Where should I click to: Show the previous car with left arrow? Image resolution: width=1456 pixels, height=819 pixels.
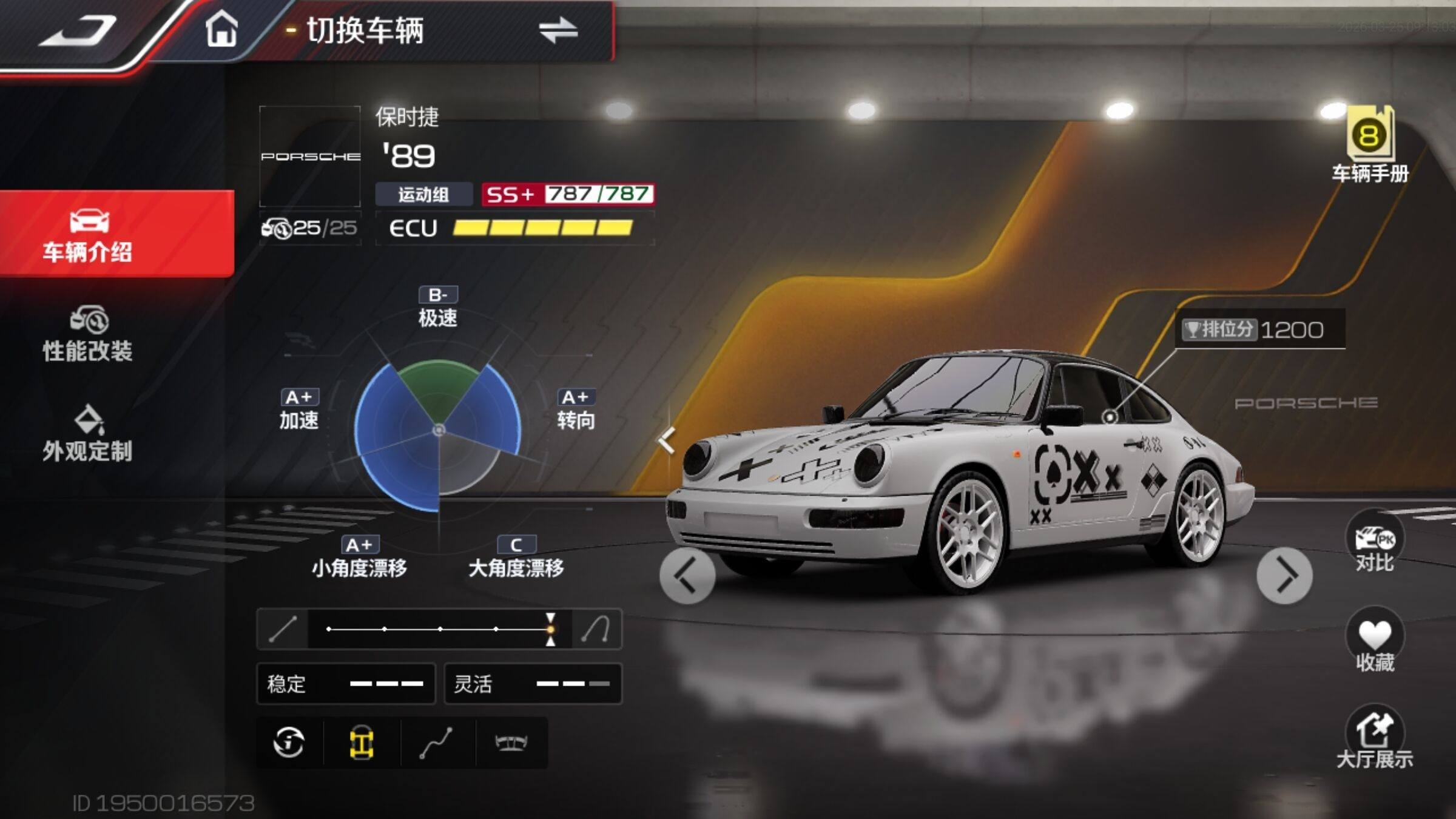coord(687,576)
